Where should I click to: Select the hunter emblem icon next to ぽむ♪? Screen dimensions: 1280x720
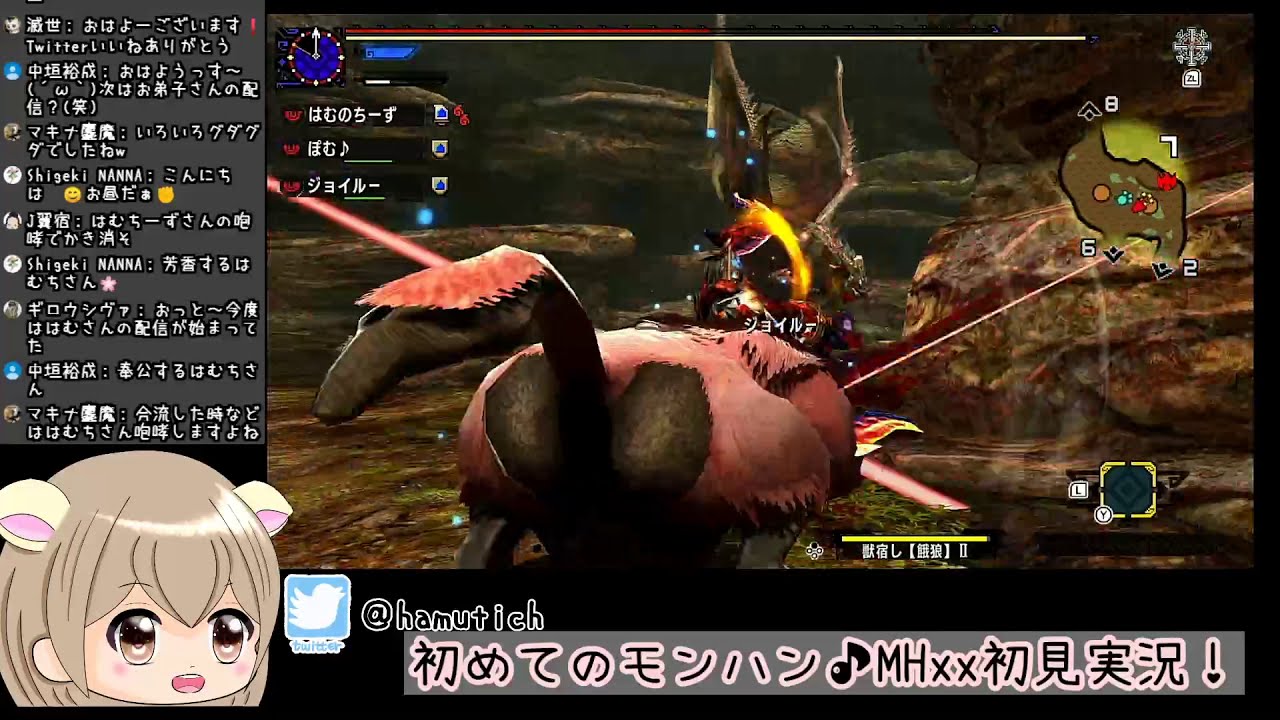(x=438, y=148)
